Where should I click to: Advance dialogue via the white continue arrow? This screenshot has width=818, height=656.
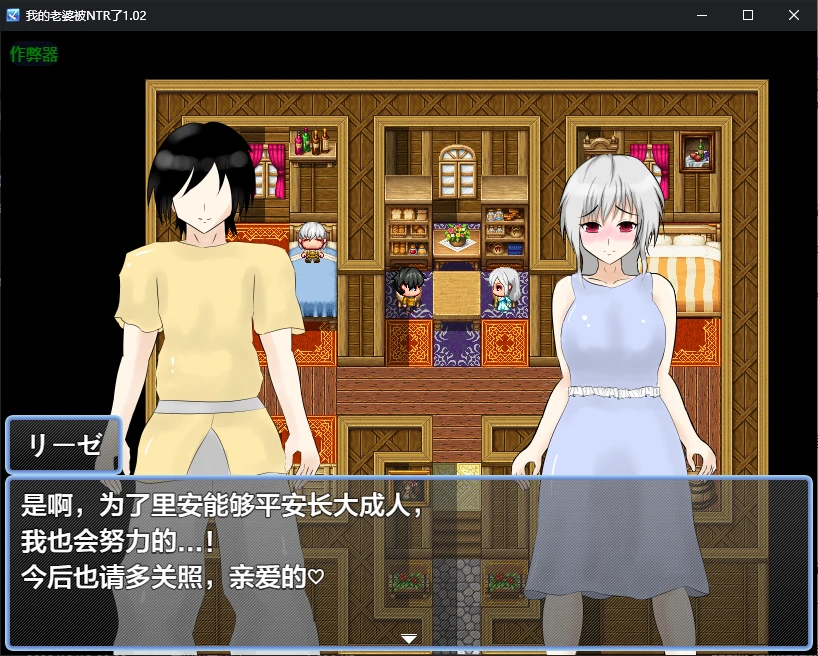pyautogui.click(x=408, y=637)
